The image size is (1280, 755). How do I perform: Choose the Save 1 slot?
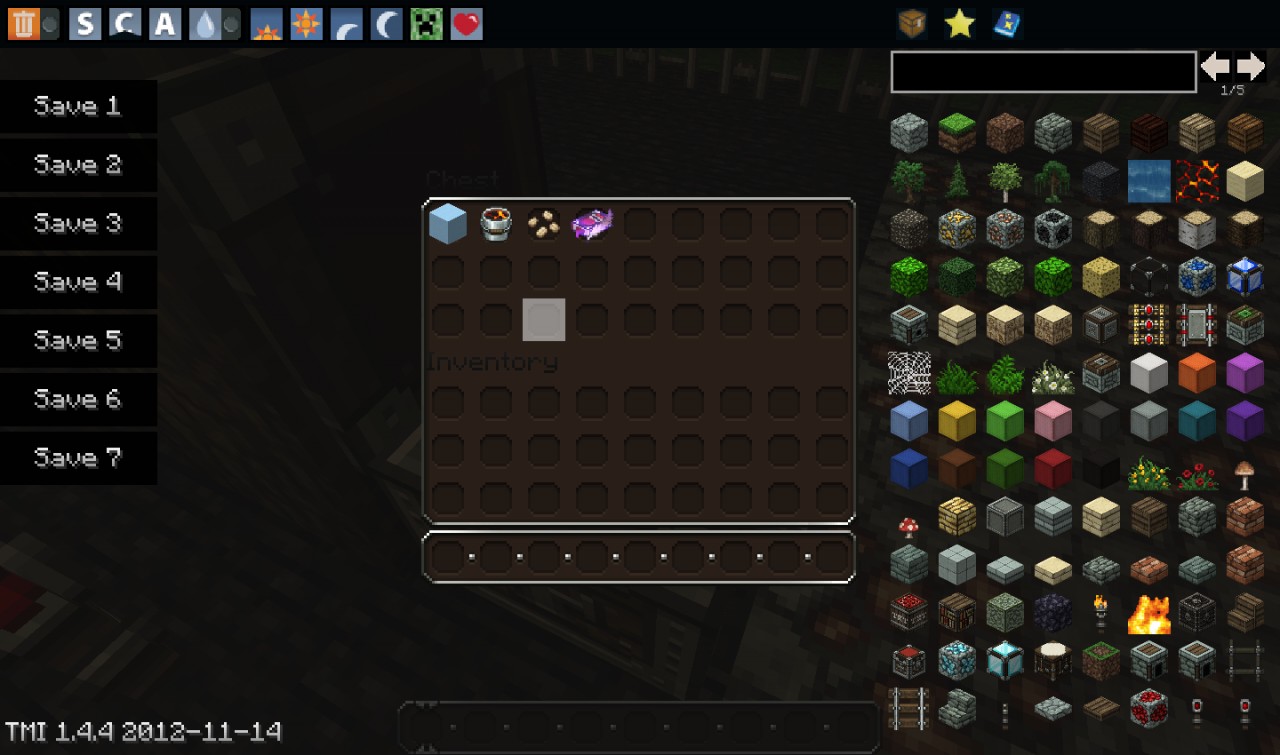(x=78, y=106)
